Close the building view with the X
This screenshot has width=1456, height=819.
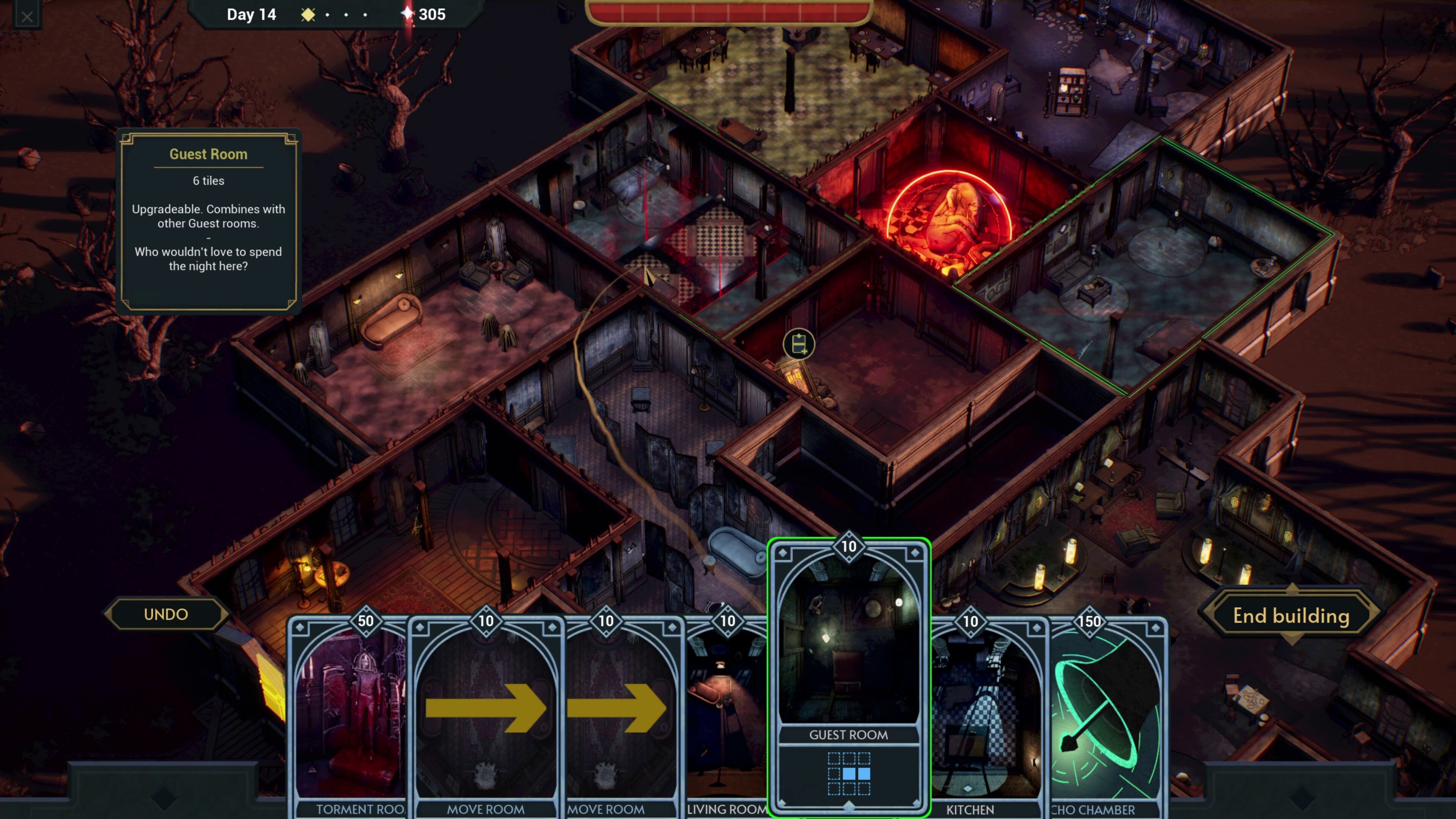point(27,16)
